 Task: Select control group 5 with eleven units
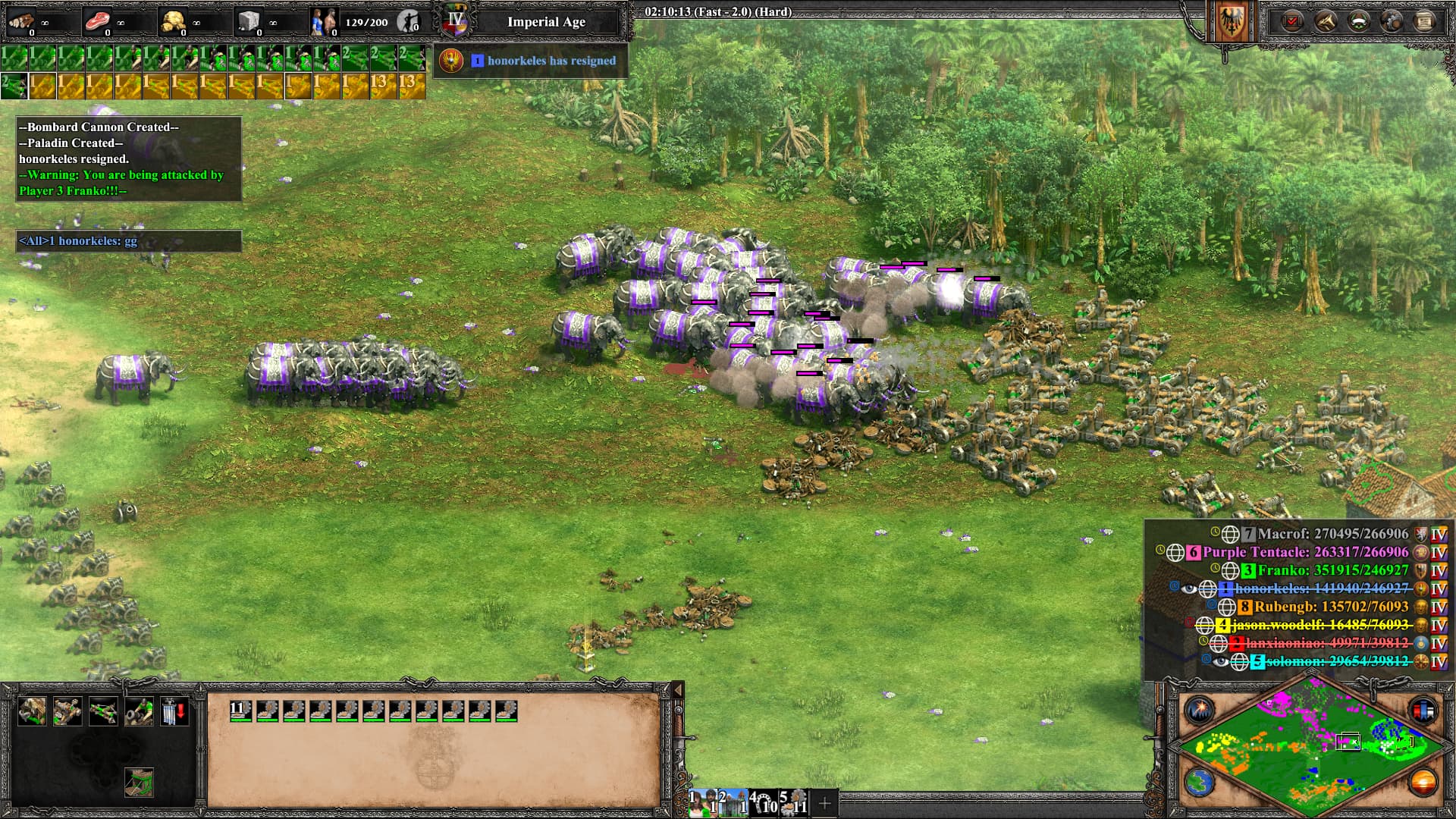point(794,803)
